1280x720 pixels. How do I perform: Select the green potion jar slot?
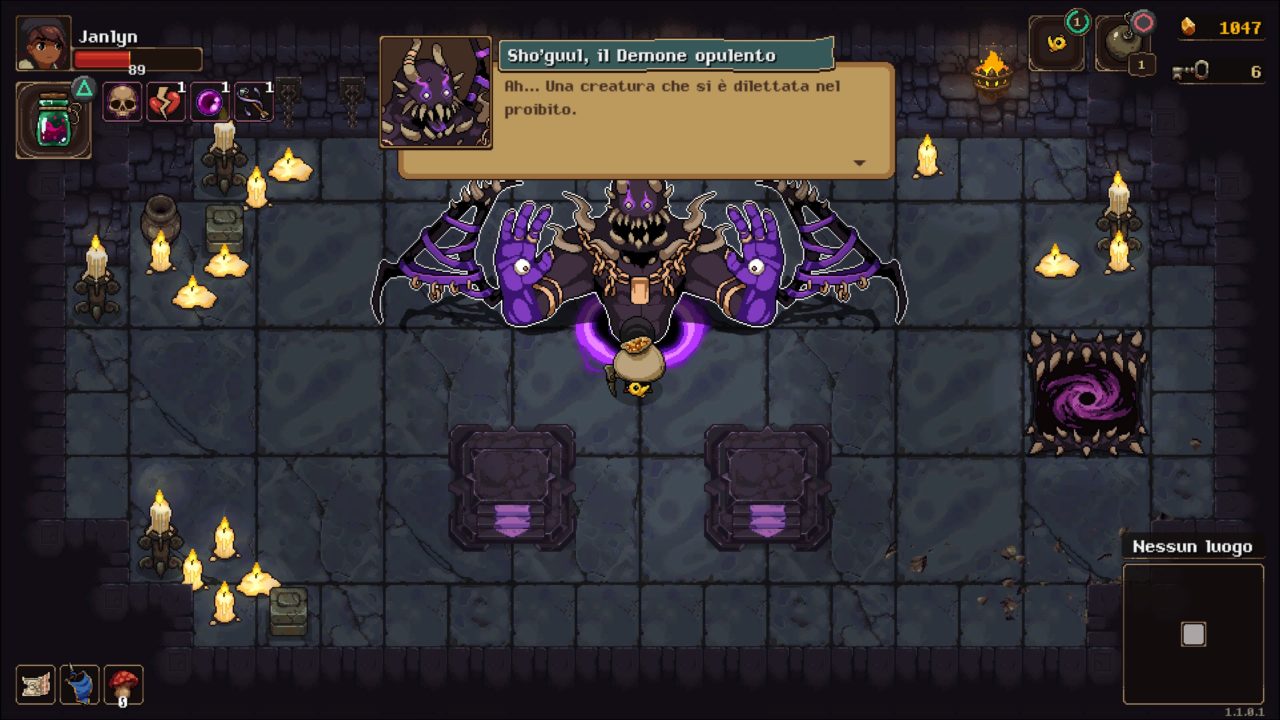(x=54, y=121)
